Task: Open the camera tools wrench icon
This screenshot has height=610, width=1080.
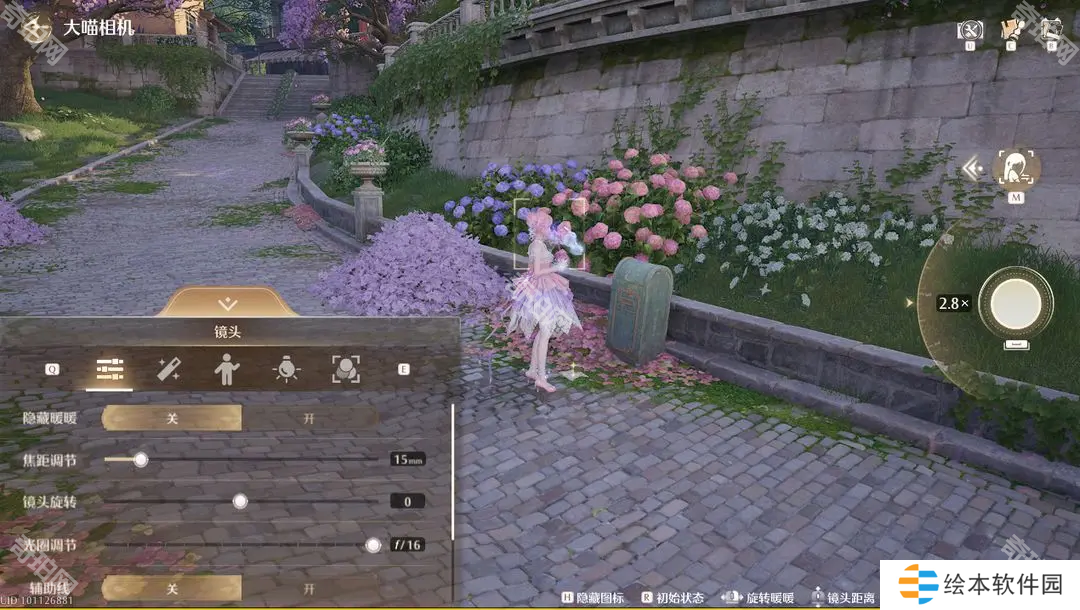Action: [970, 31]
